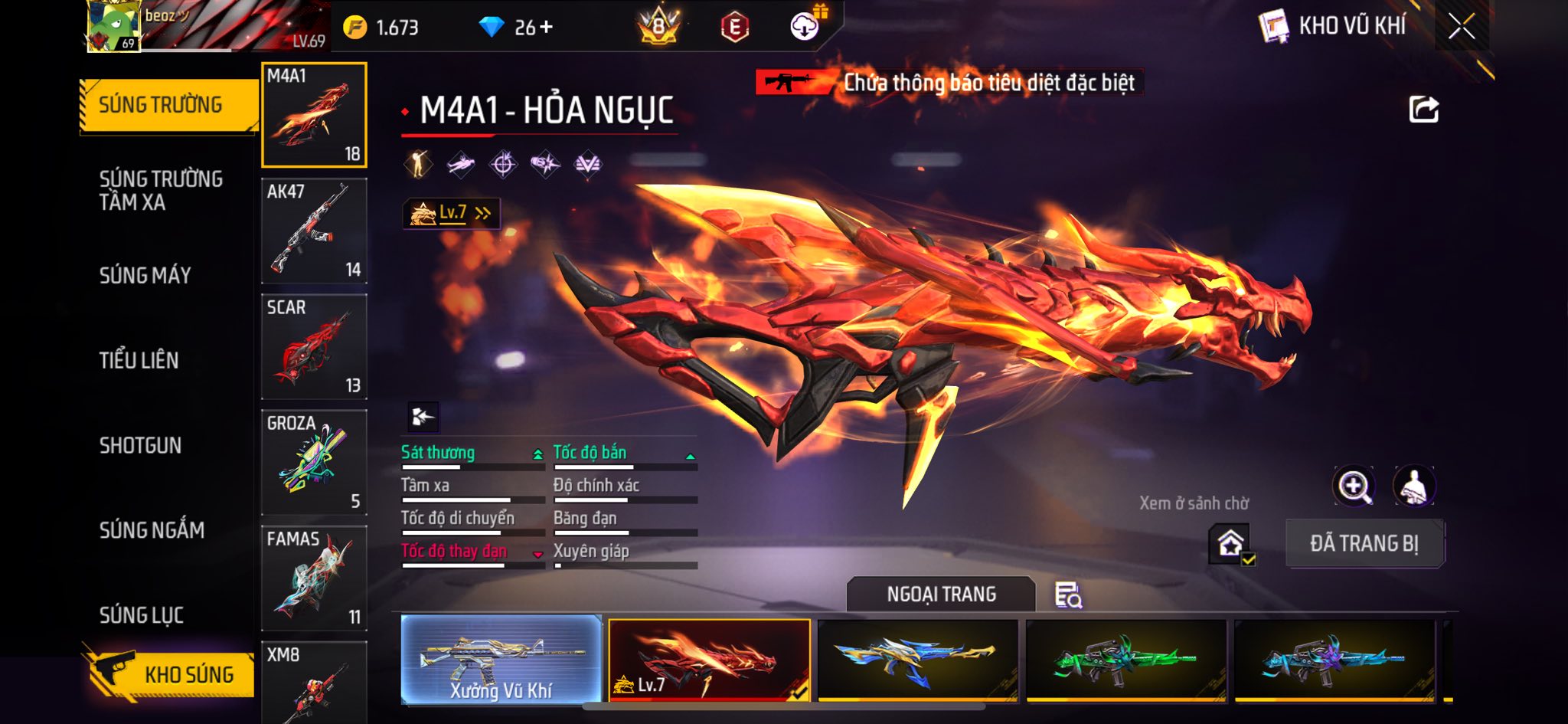The image size is (1568, 724).
Task: Close the weapon armory screen
Action: coord(1461,27)
